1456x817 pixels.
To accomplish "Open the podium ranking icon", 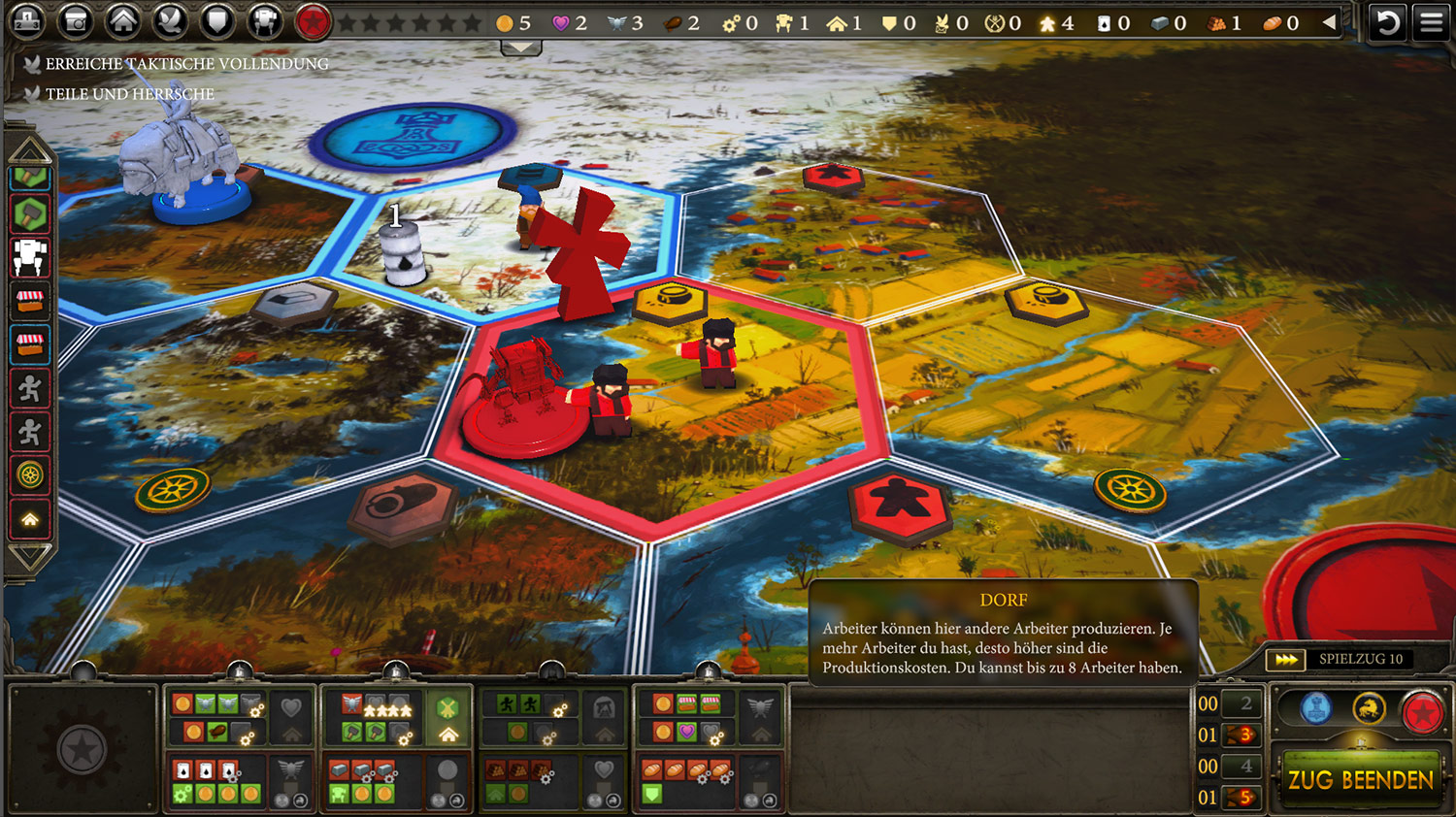I will pyautogui.click(x=27, y=21).
